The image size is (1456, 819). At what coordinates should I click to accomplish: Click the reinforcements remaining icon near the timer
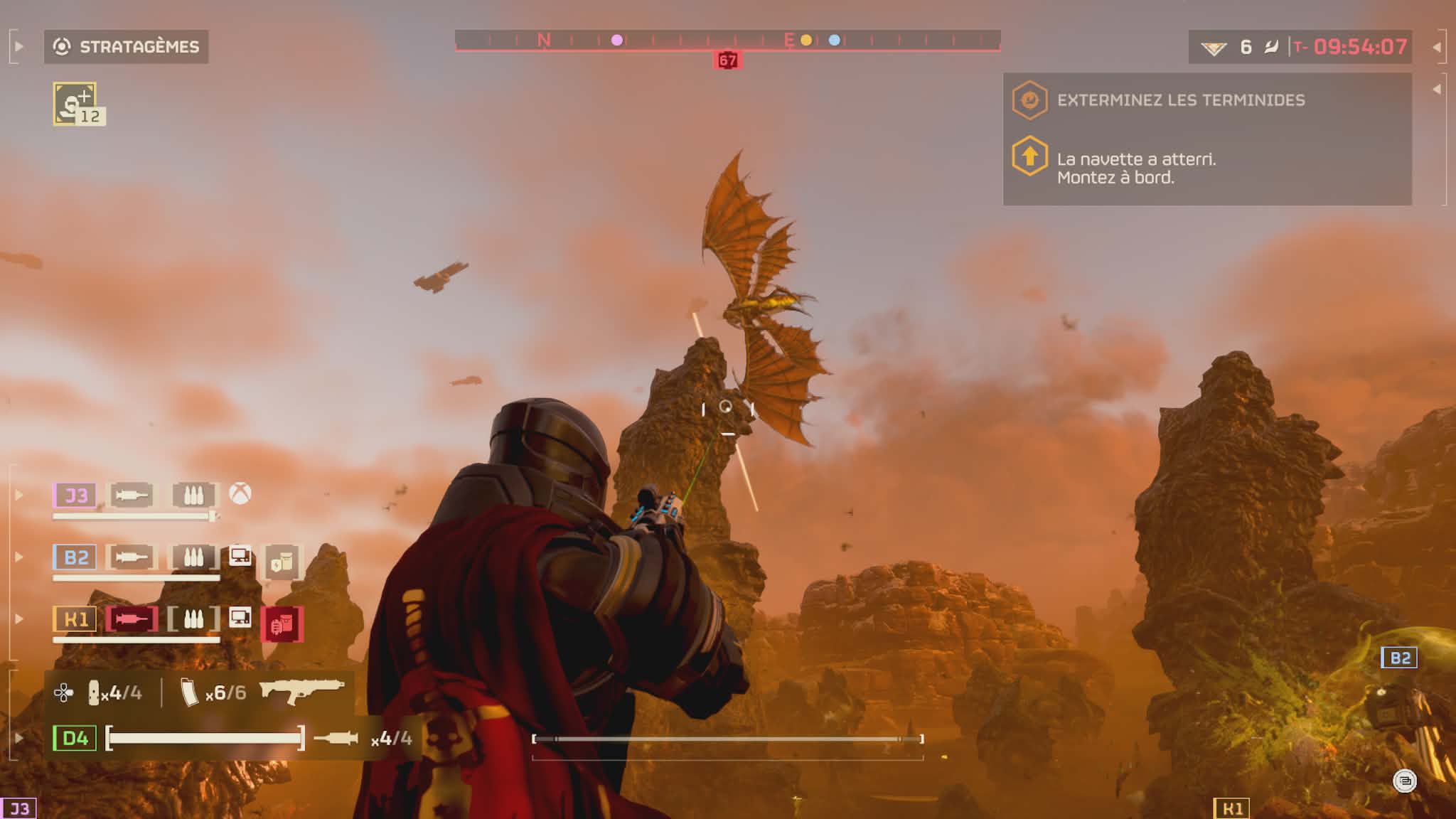[1214, 48]
